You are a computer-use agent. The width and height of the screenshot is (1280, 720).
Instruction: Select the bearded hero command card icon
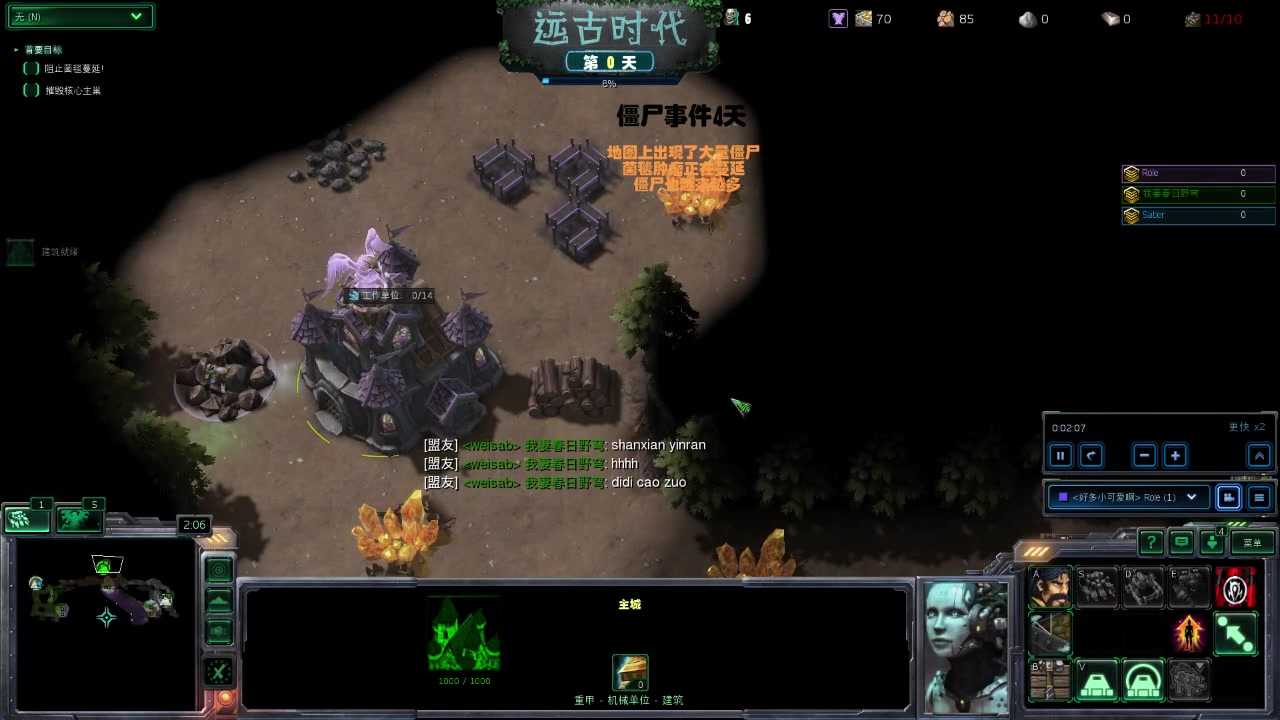click(x=1050, y=587)
